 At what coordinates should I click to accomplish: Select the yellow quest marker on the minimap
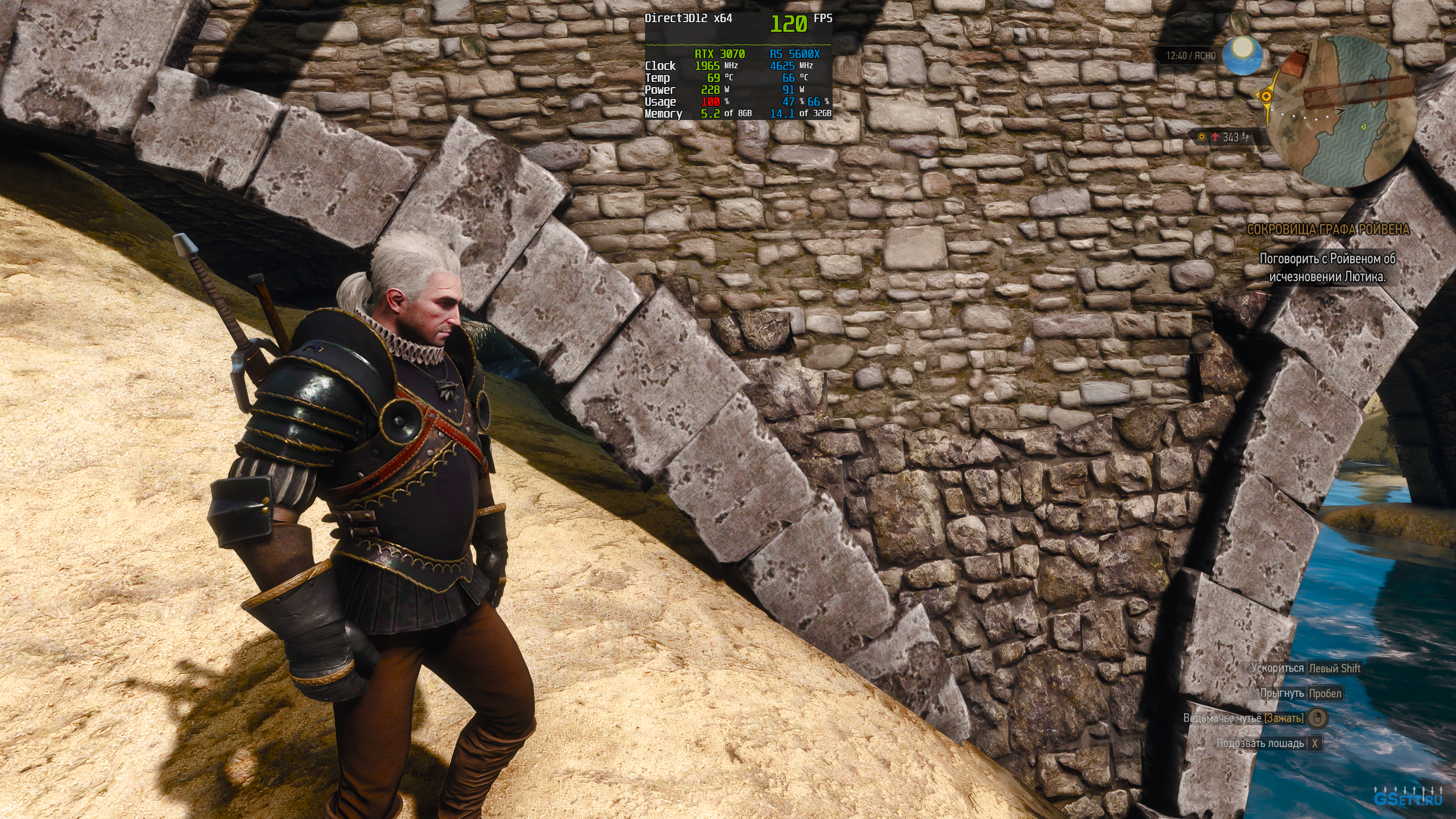pyautogui.click(x=1267, y=96)
